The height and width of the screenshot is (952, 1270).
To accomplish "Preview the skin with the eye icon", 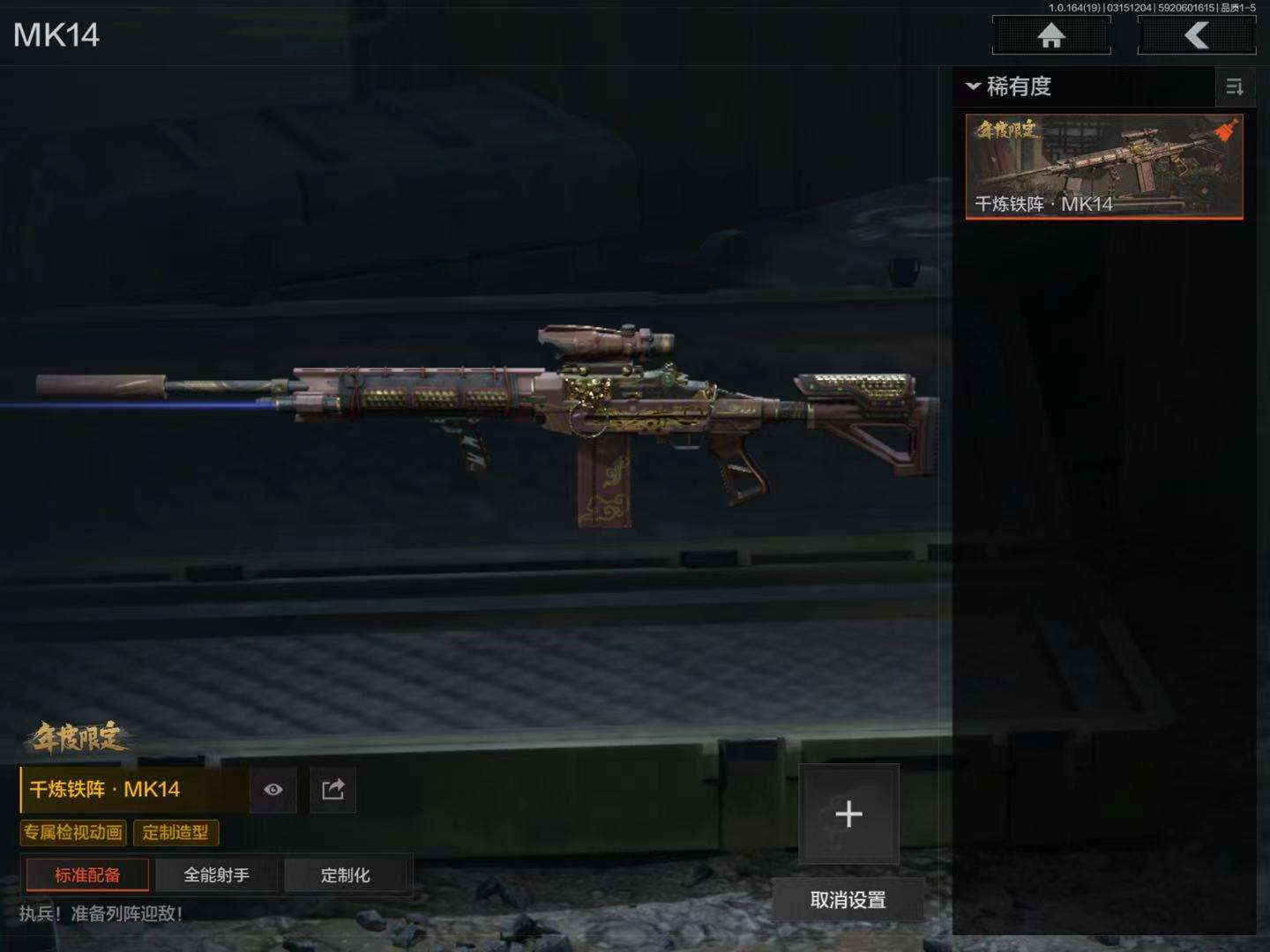I will 273,789.
